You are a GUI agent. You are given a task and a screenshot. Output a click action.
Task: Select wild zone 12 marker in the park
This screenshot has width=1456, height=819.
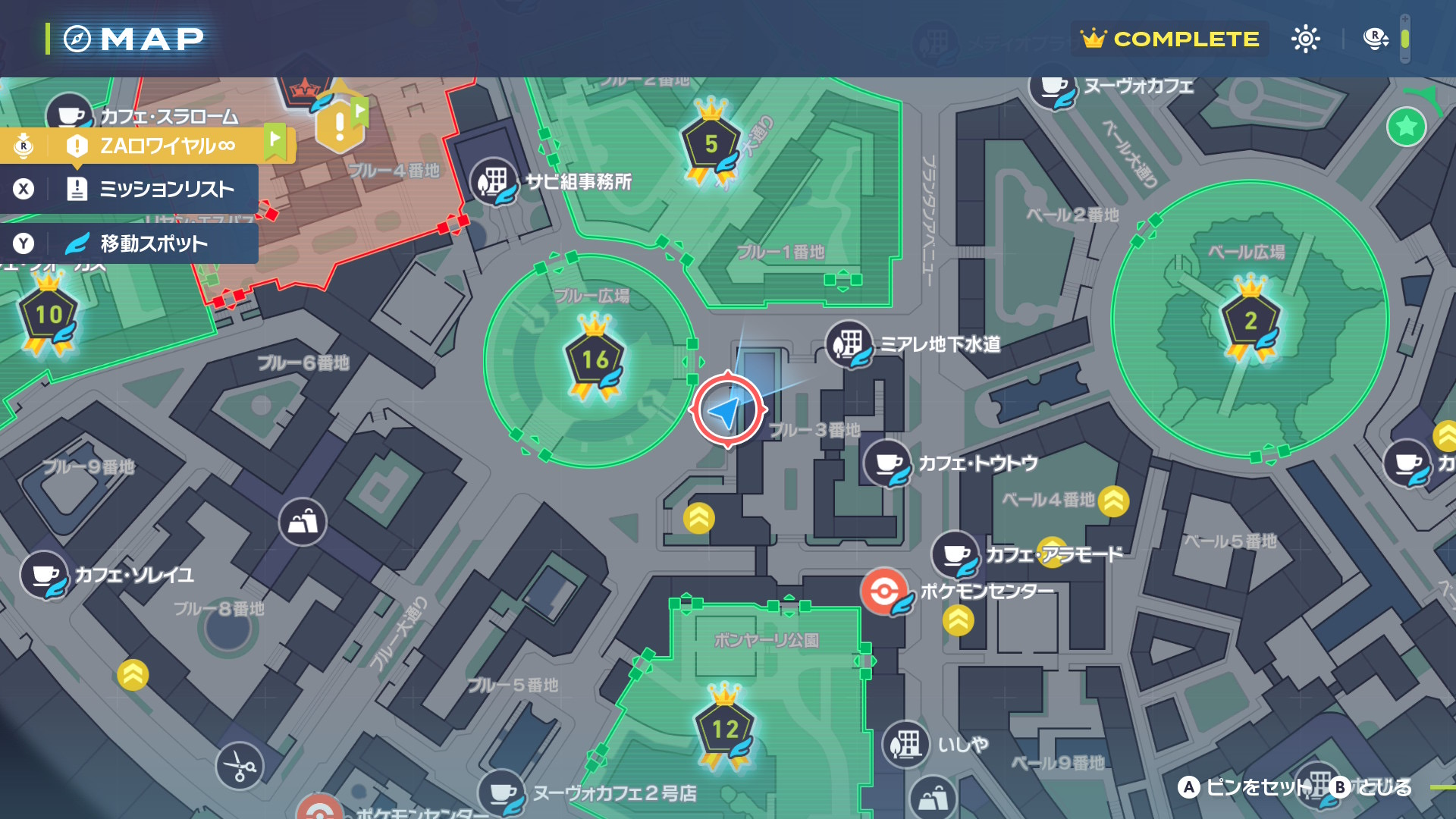pyautogui.click(x=725, y=730)
